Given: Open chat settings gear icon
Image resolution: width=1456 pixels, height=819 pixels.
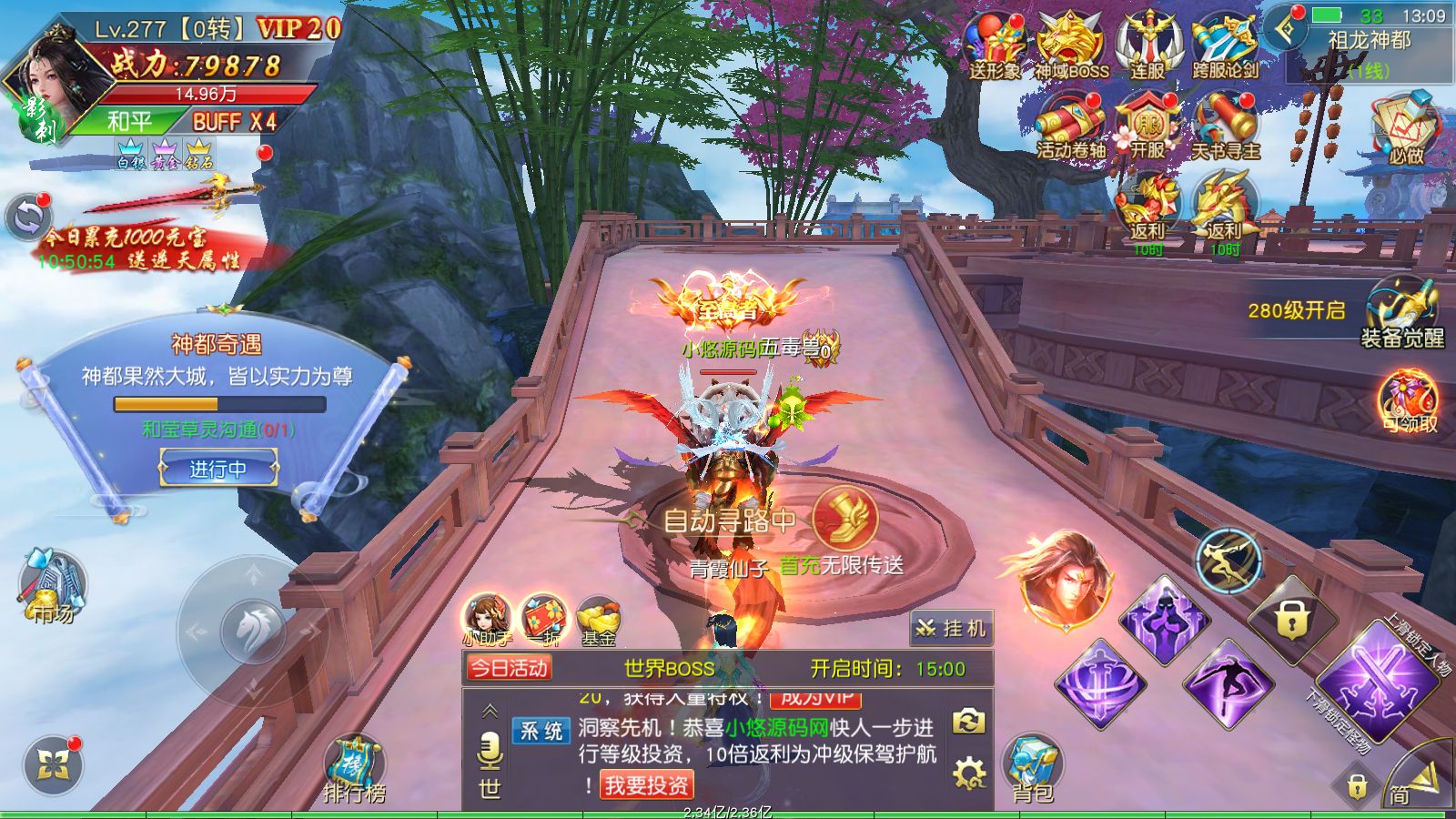Looking at the screenshot, I should [968, 773].
